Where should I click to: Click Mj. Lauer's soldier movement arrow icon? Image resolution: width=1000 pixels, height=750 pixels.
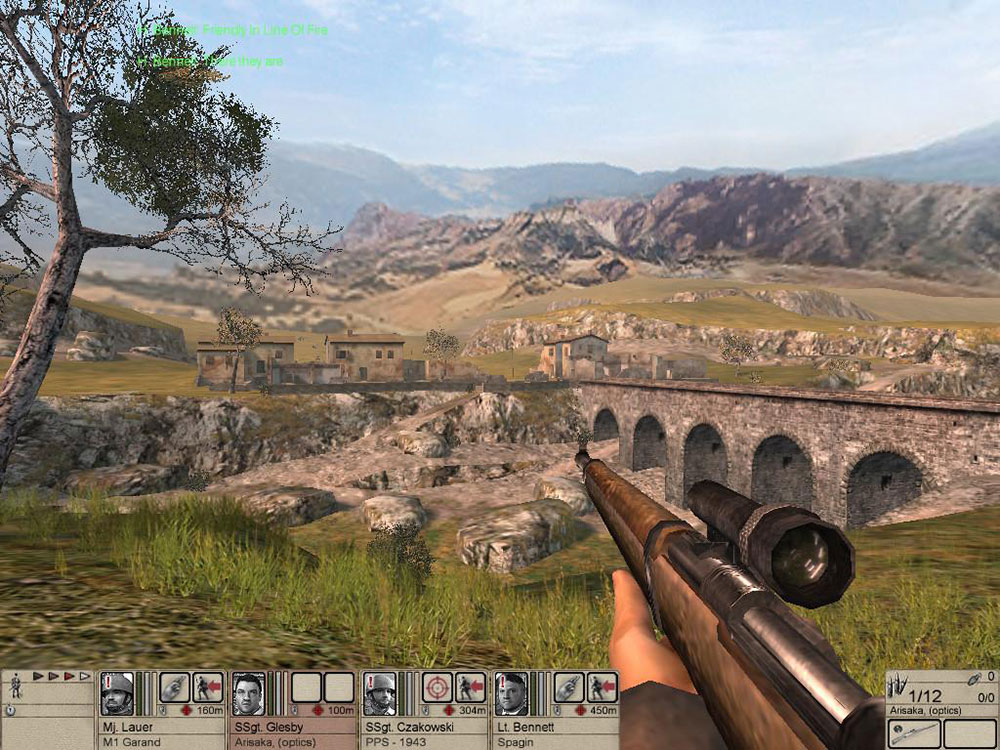coord(208,687)
